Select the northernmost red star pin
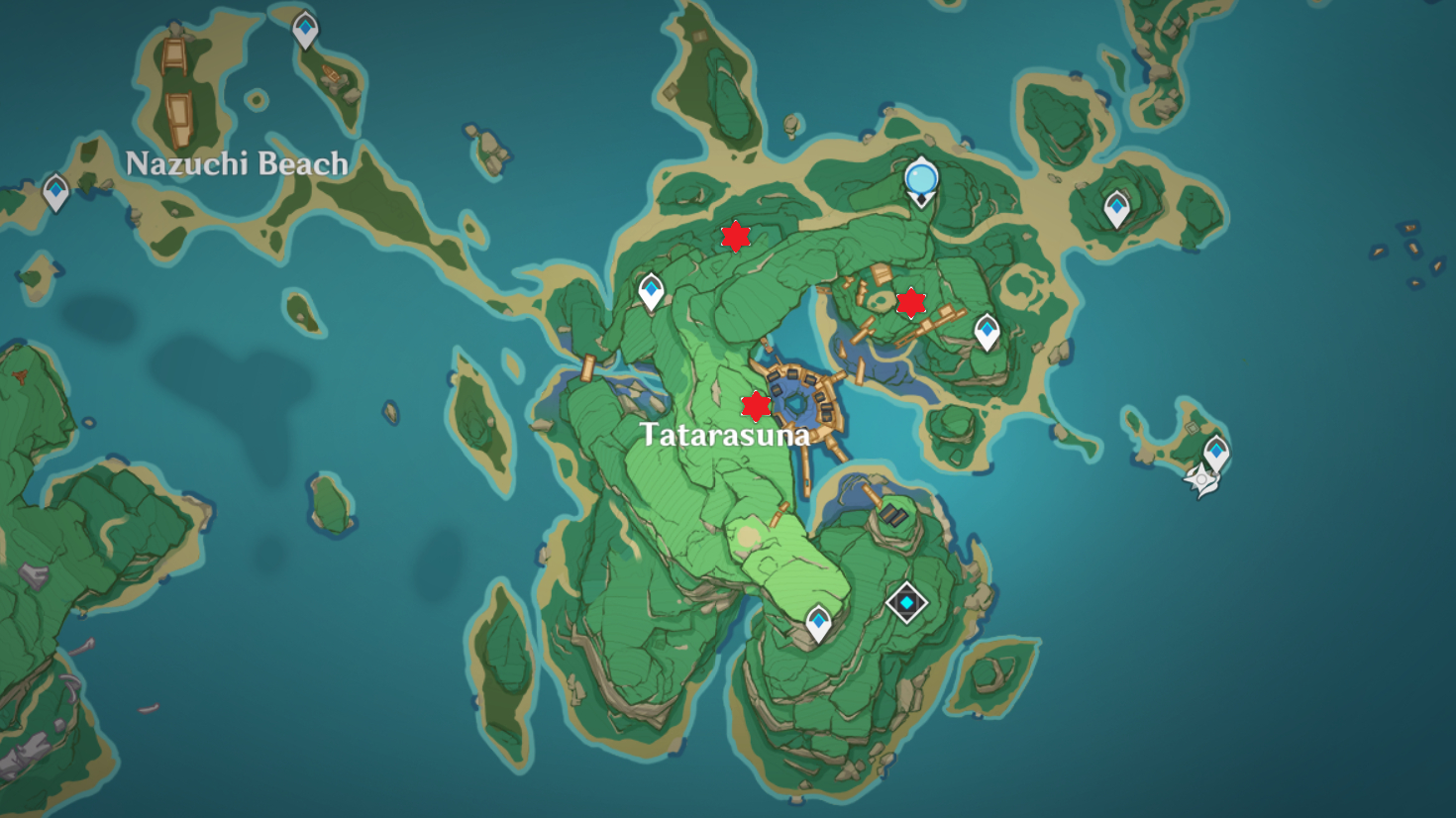Image resolution: width=1456 pixels, height=818 pixels. coord(734,238)
